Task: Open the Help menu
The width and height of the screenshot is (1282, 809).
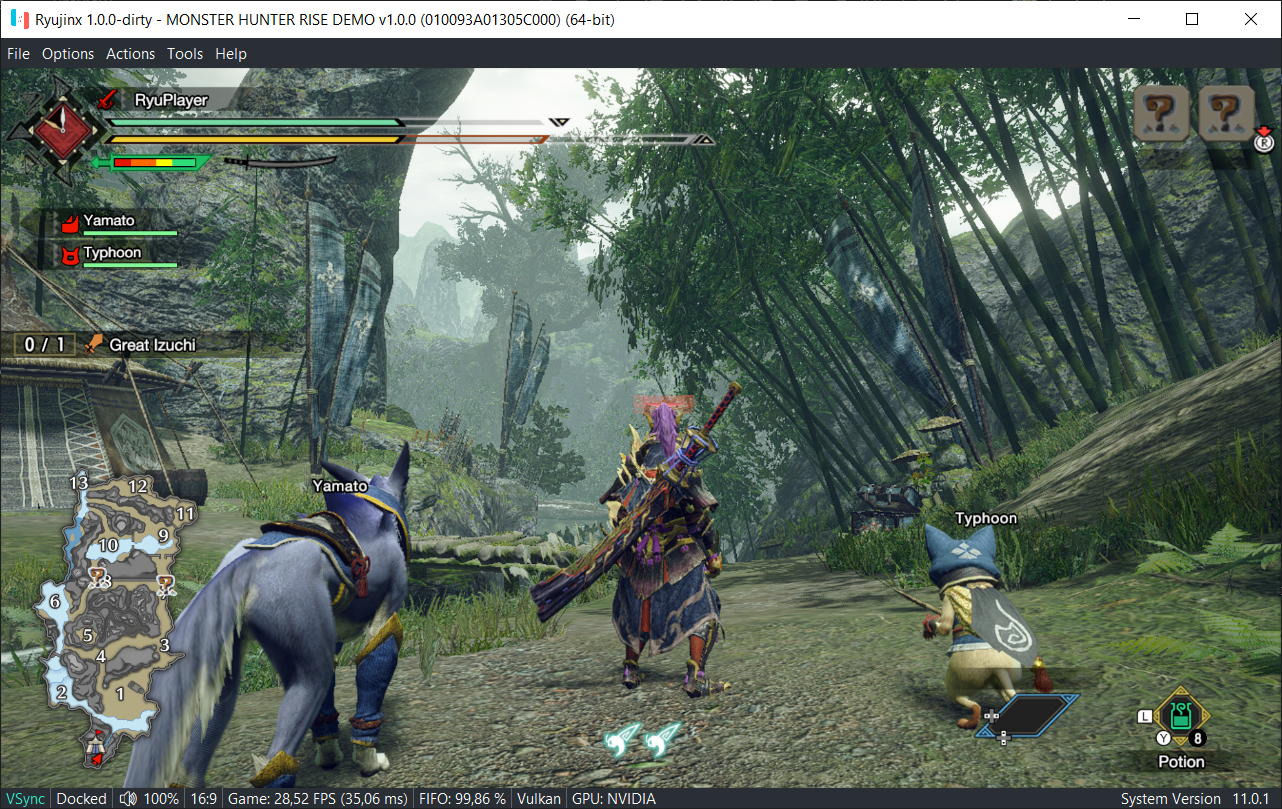Action: coord(231,54)
